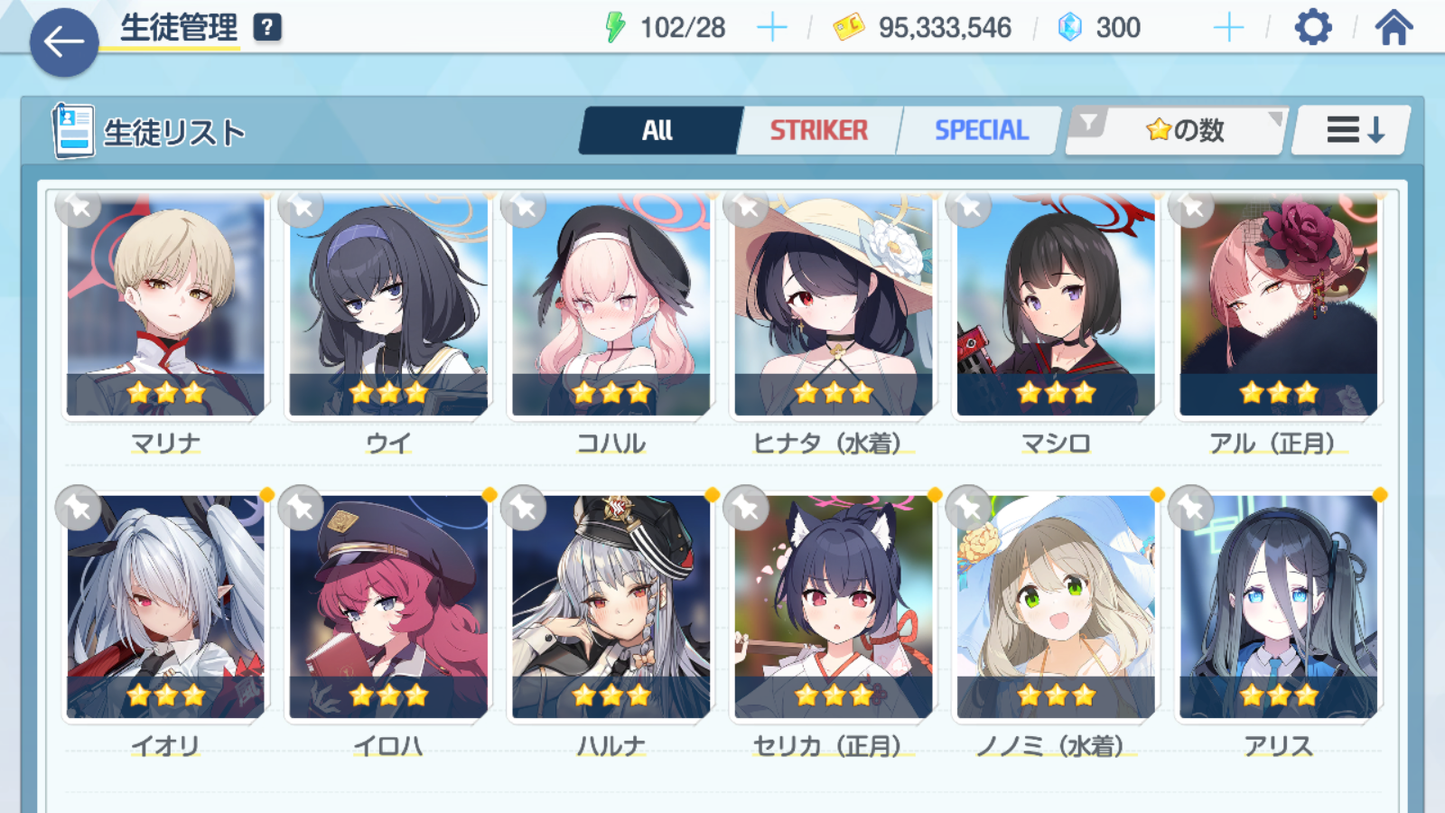Add energy with the plus button beside 102/28
The width and height of the screenshot is (1445, 813).
[772, 28]
